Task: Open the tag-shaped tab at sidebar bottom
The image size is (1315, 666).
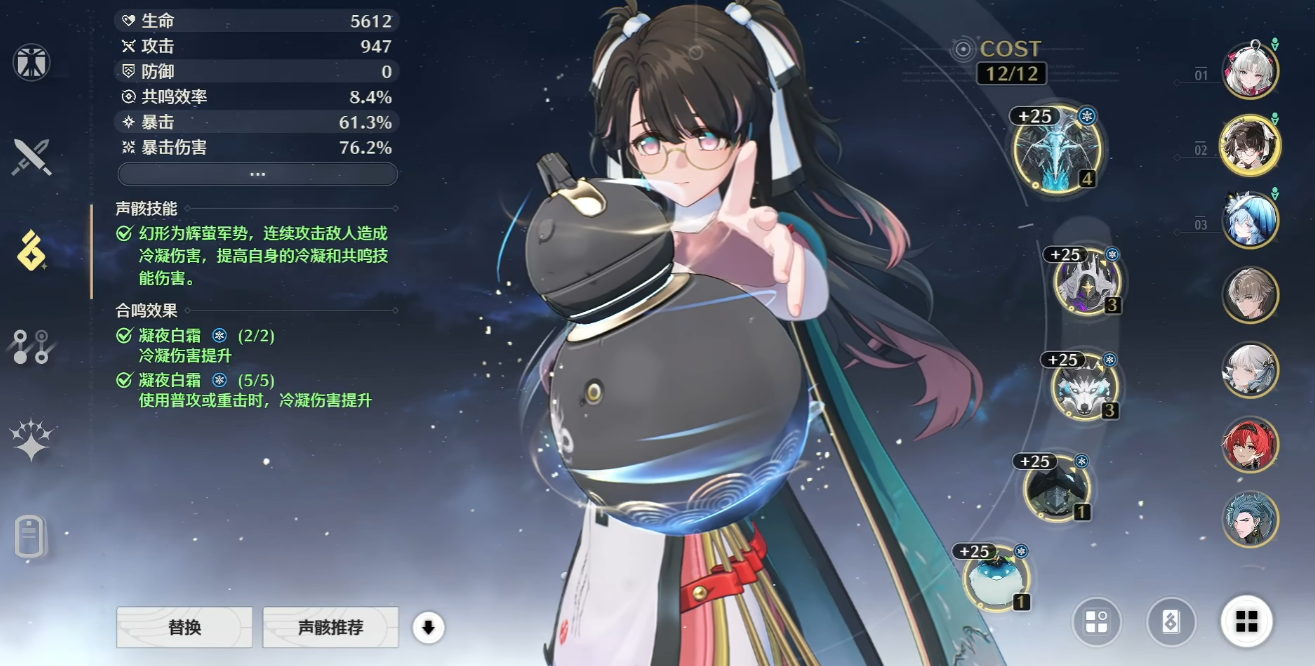Action: pyautogui.click(x=31, y=537)
